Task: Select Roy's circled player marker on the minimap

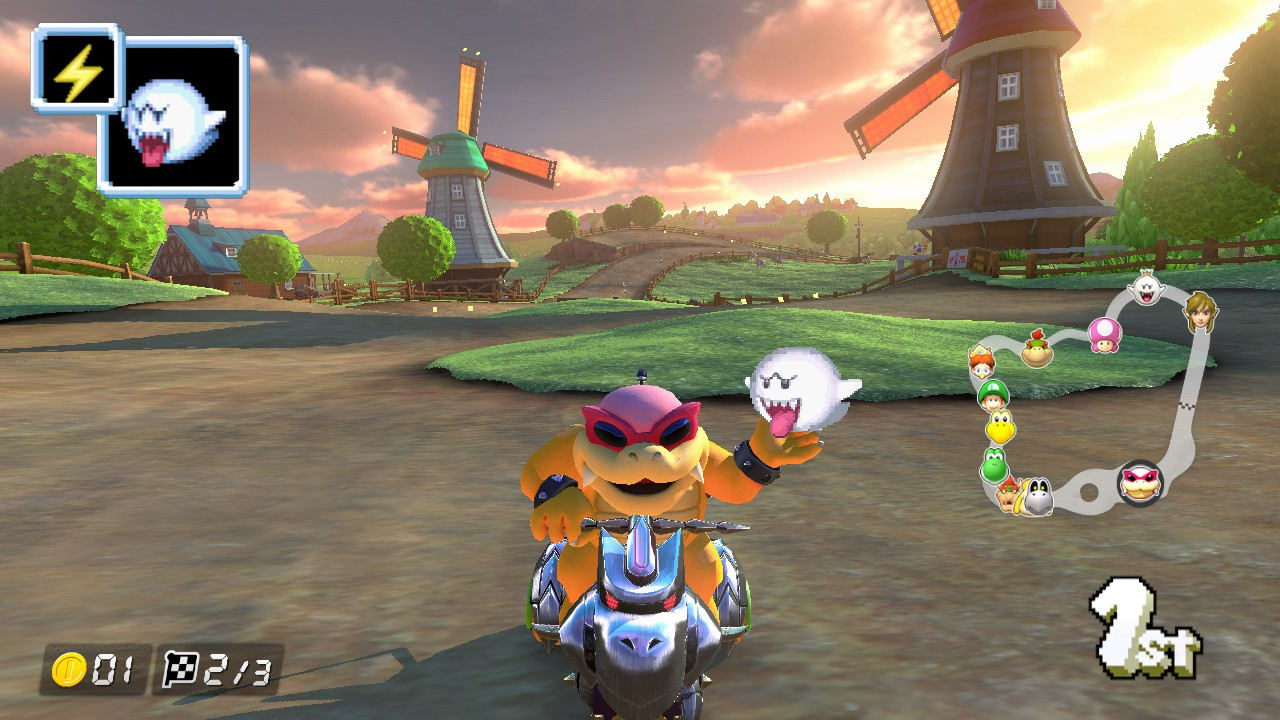Action: pyautogui.click(x=1142, y=484)
